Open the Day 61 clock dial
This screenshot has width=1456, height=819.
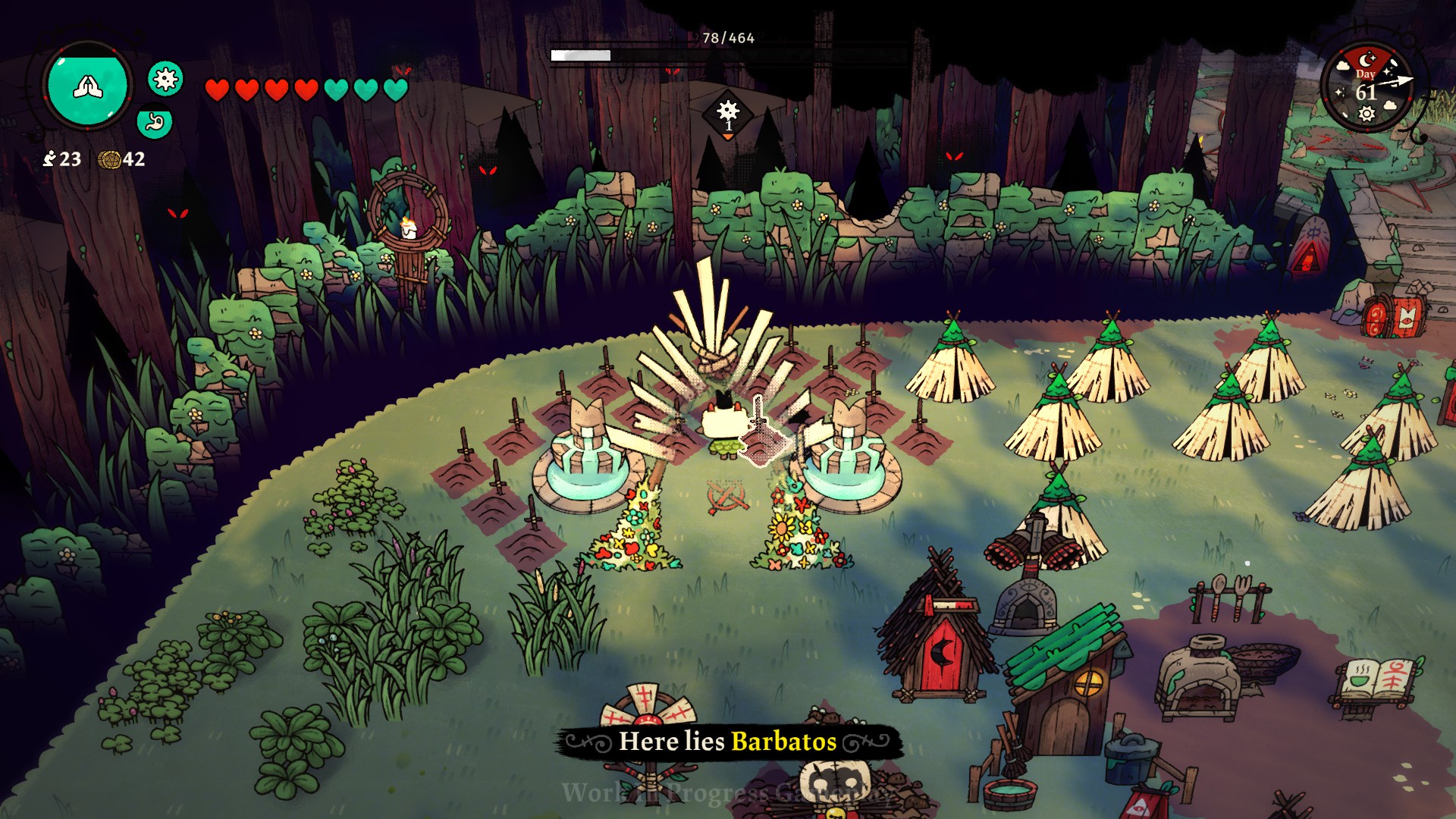click(1367, 87)
